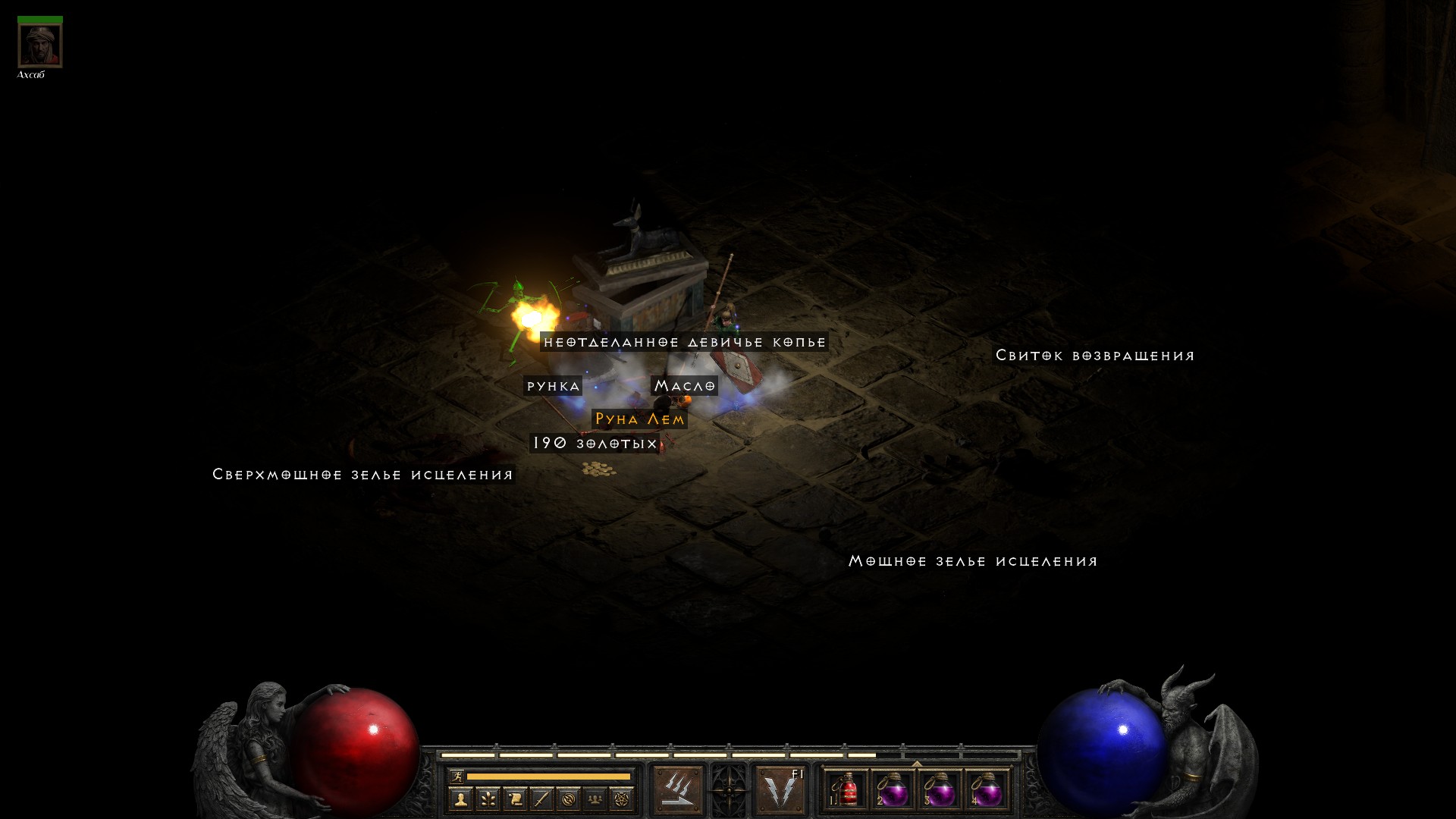Click the sword icon in mini panel

(541, 799)
